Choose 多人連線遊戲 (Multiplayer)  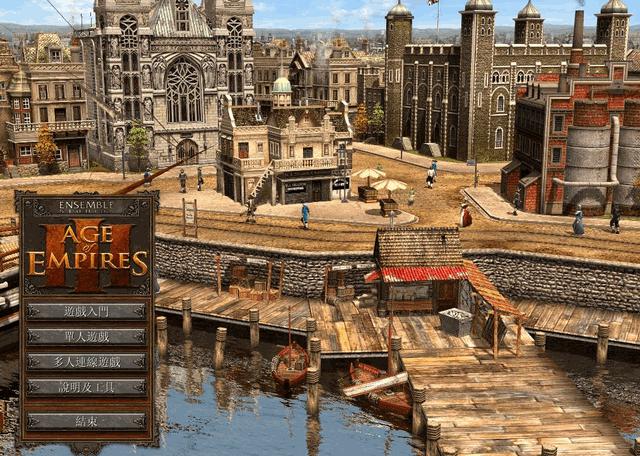(87, 361)
